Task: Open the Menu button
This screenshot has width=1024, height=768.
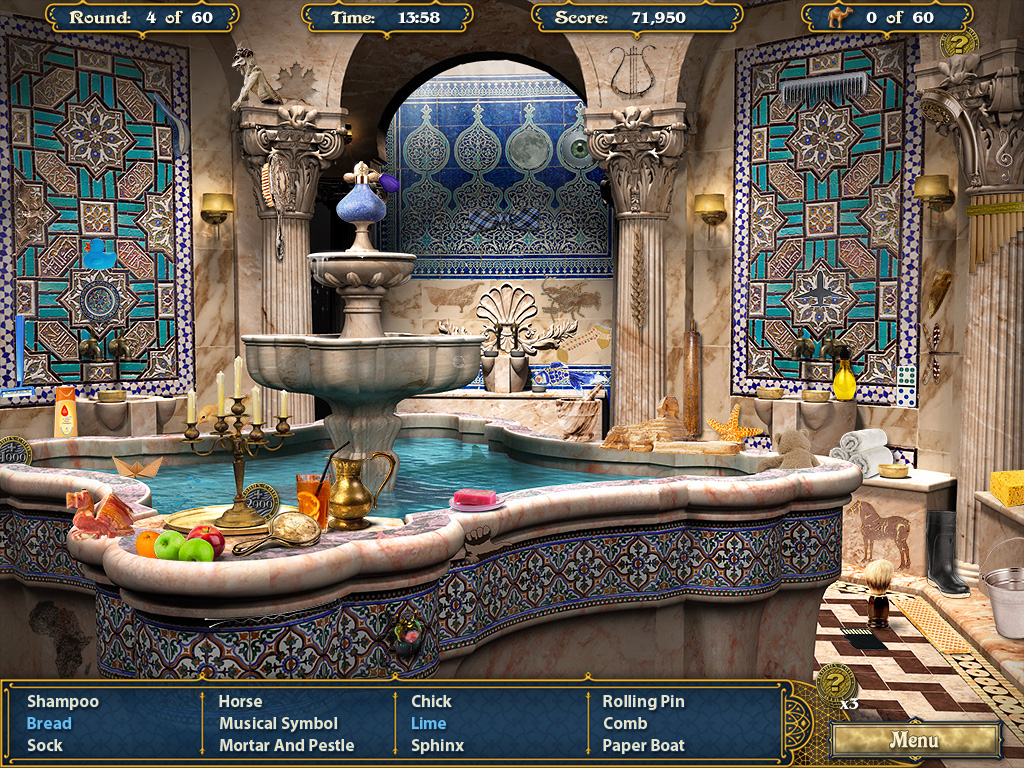Action: coord(915,741)
